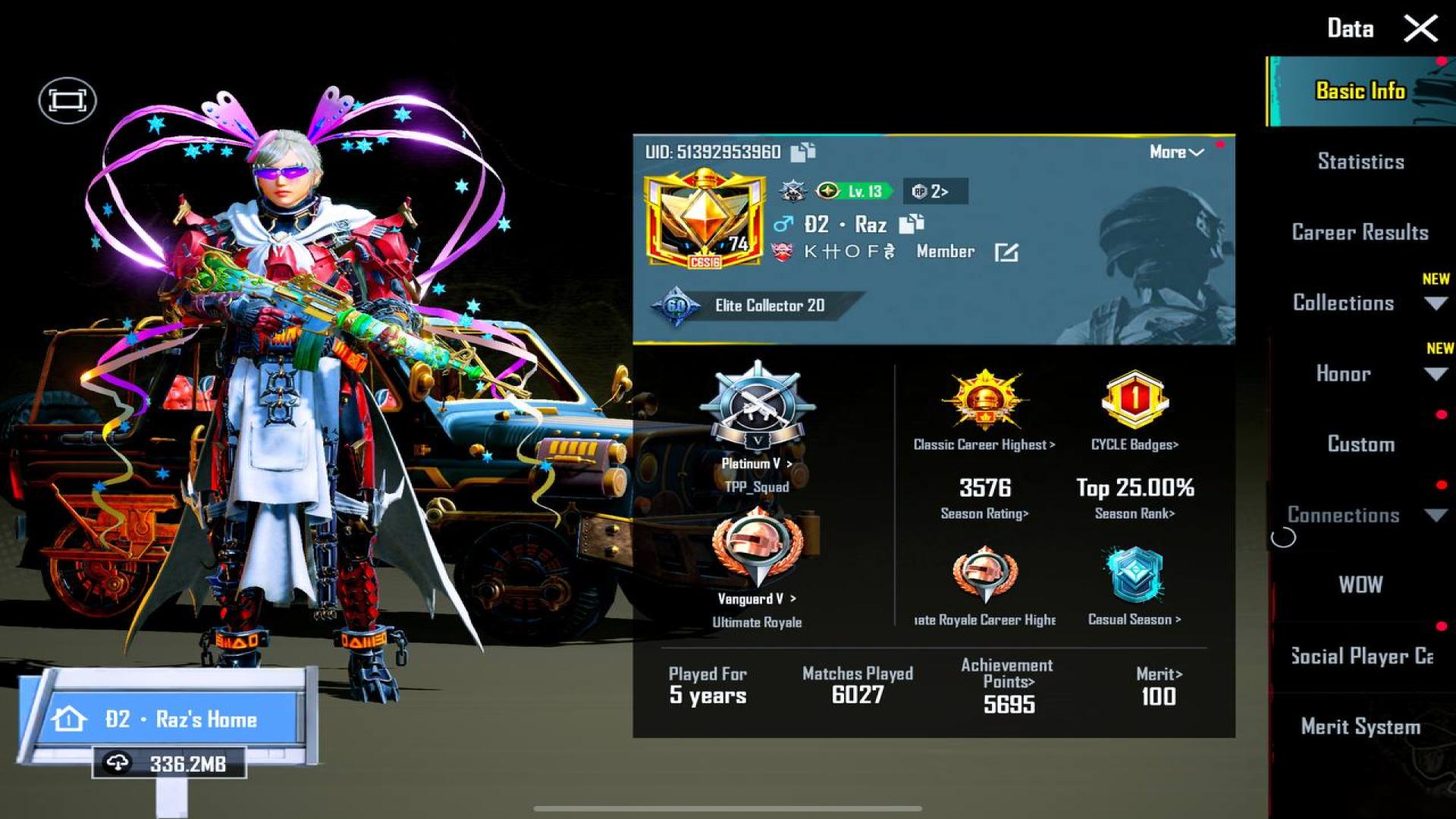Viewport: 1456px width, 819px height.
Task: Expand the More dropdown
Action: click(x=1176, y=151)
